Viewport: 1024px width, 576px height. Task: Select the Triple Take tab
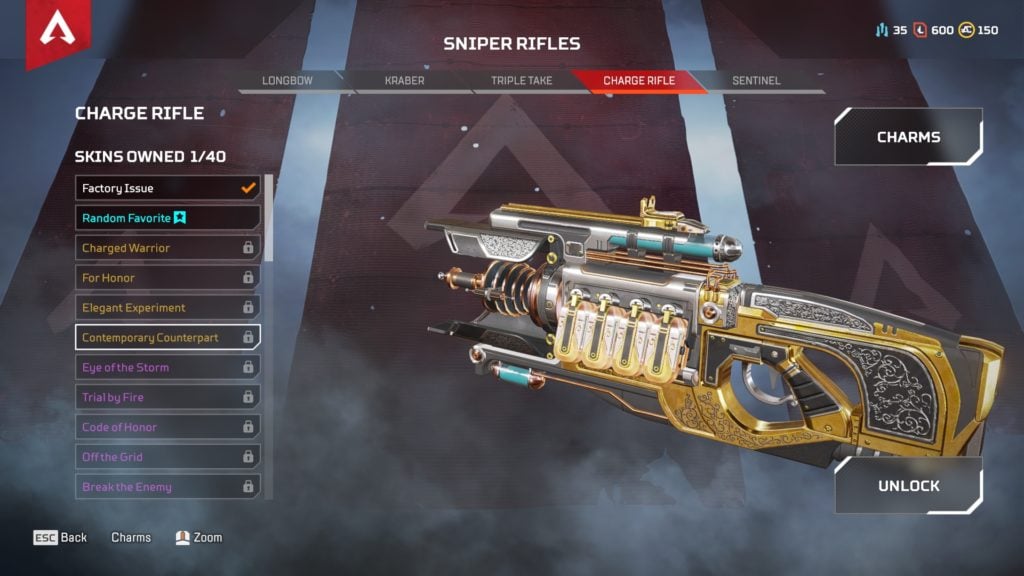(x=521, y=81)
